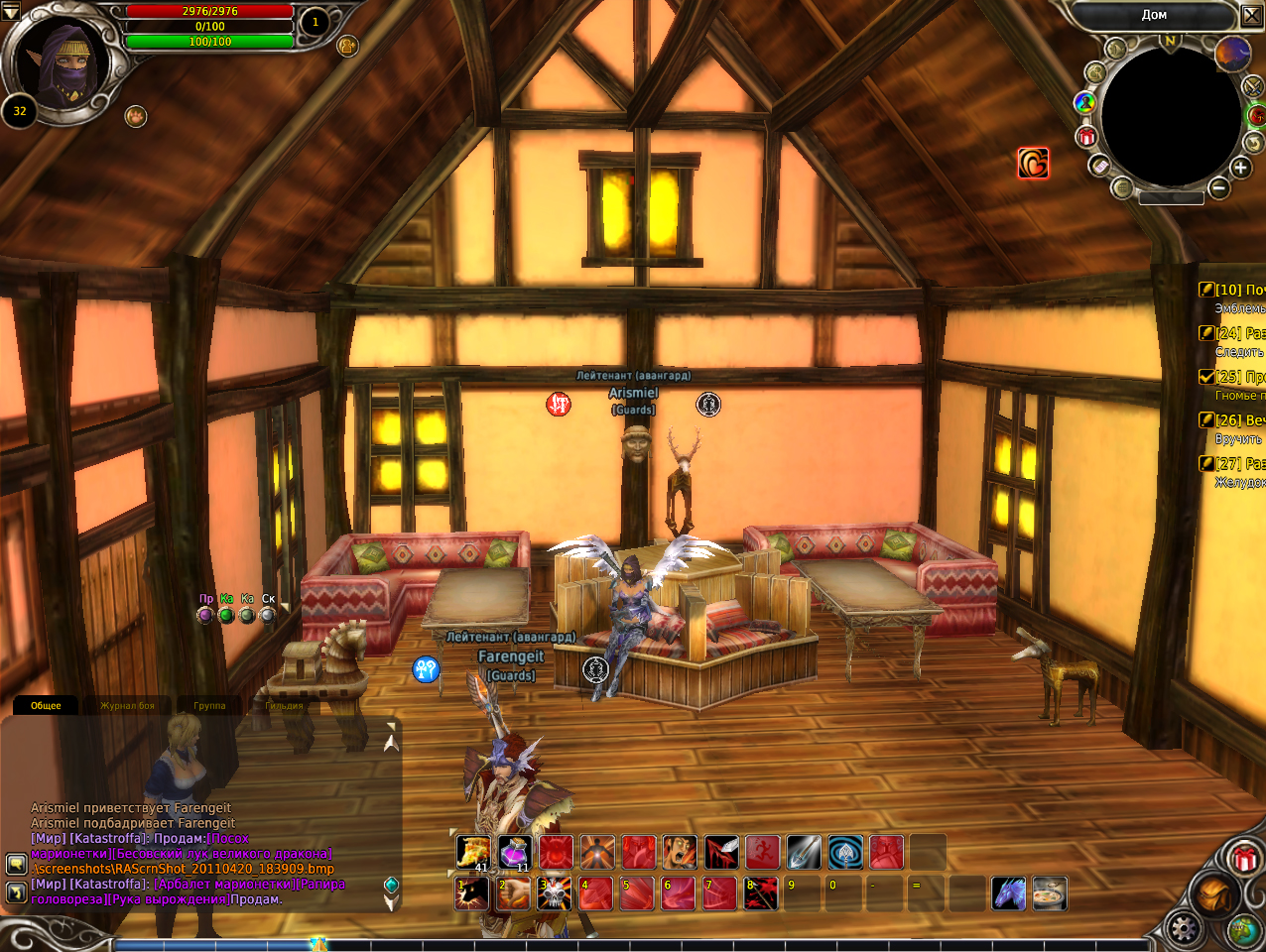
Task: Summon the blue dragon mount from hotbar
Action: tap(1009, 893)
